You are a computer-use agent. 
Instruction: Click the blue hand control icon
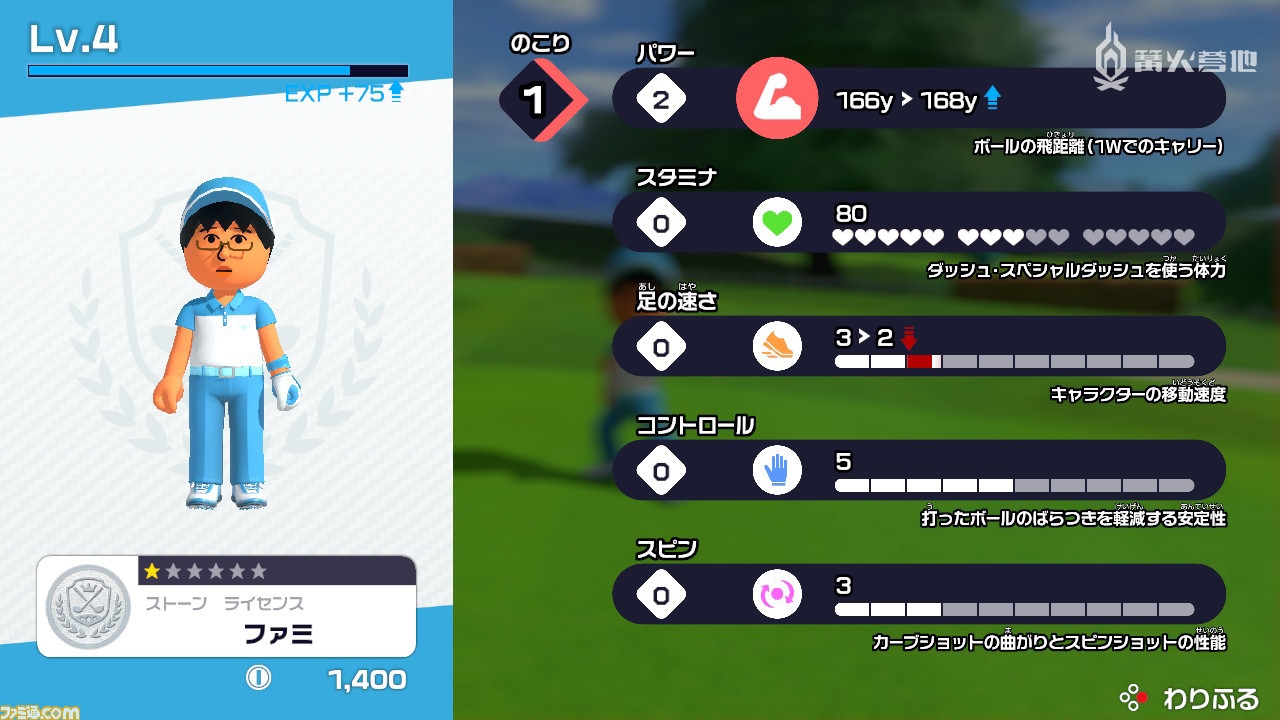[777, 471]
